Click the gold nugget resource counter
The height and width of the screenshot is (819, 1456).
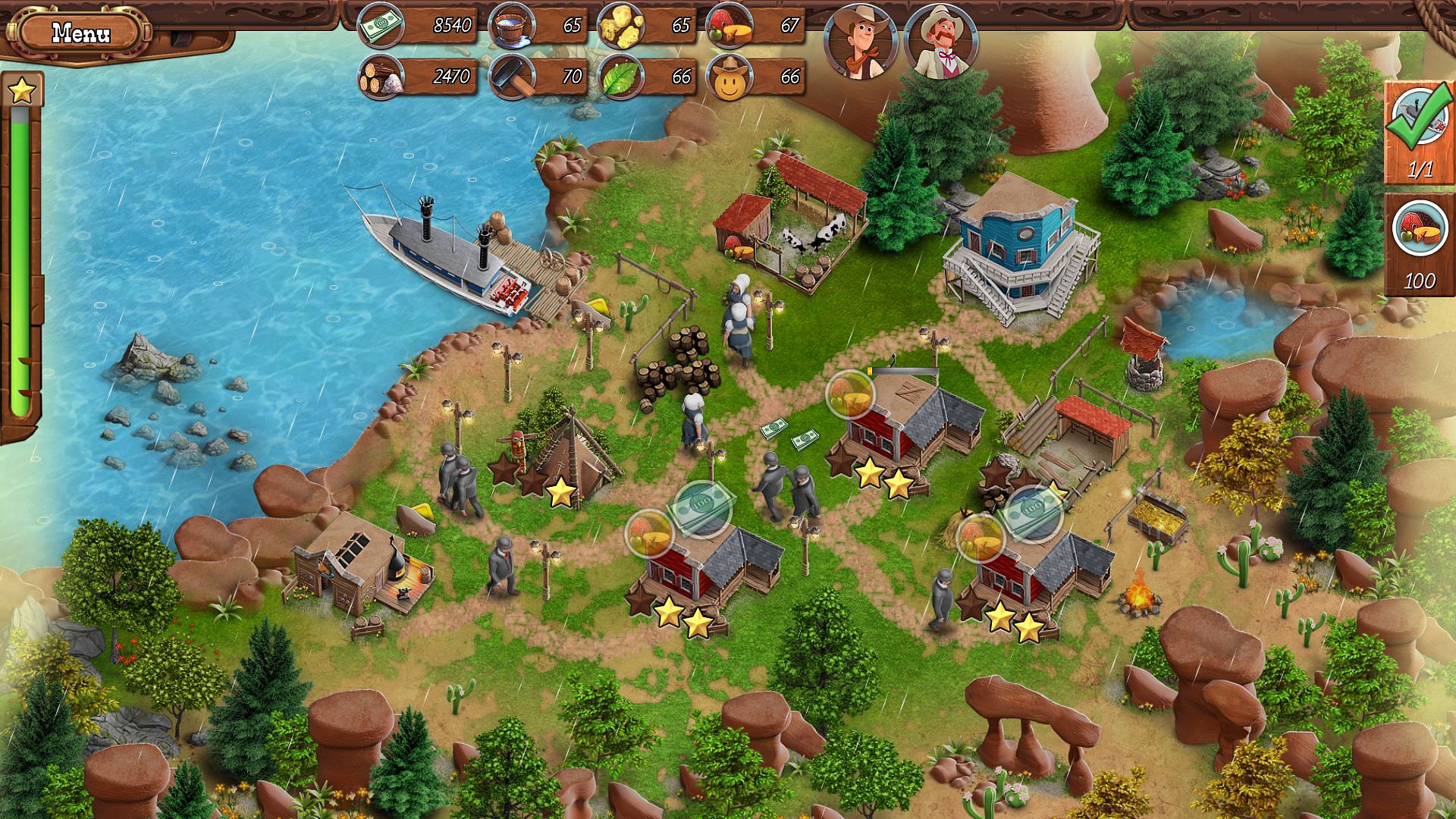pyautogui.click(x=622, y=24)
